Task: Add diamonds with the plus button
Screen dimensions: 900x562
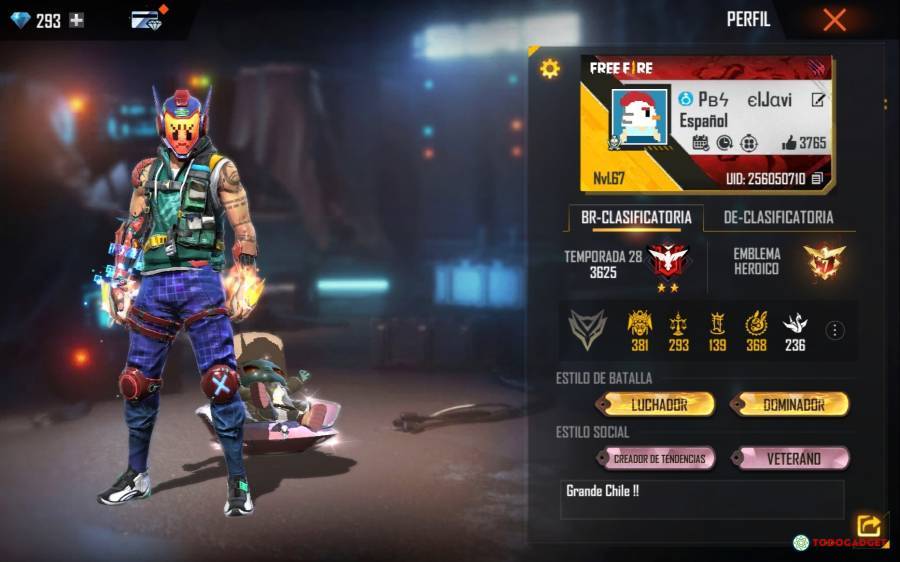Action: [76, 21]
